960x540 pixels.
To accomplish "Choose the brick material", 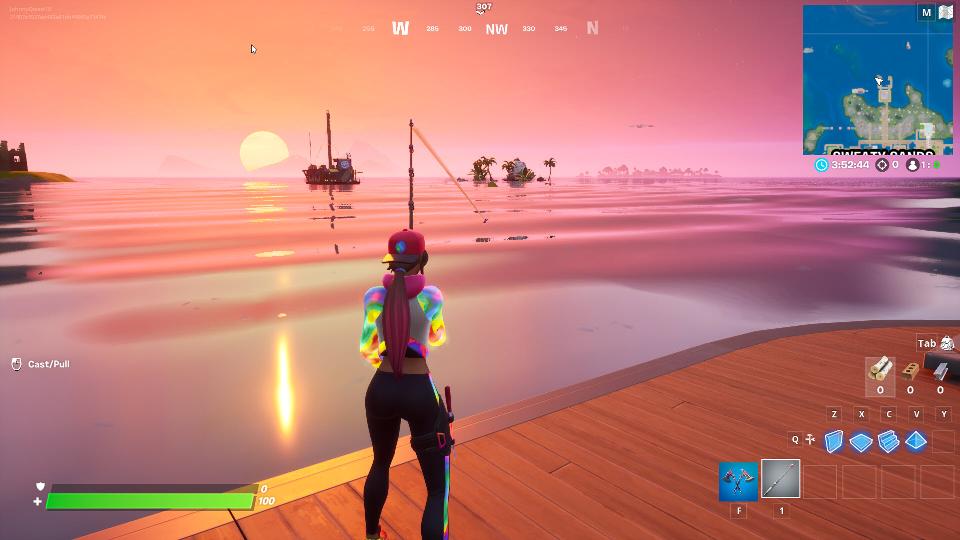I will pos(910,370).
